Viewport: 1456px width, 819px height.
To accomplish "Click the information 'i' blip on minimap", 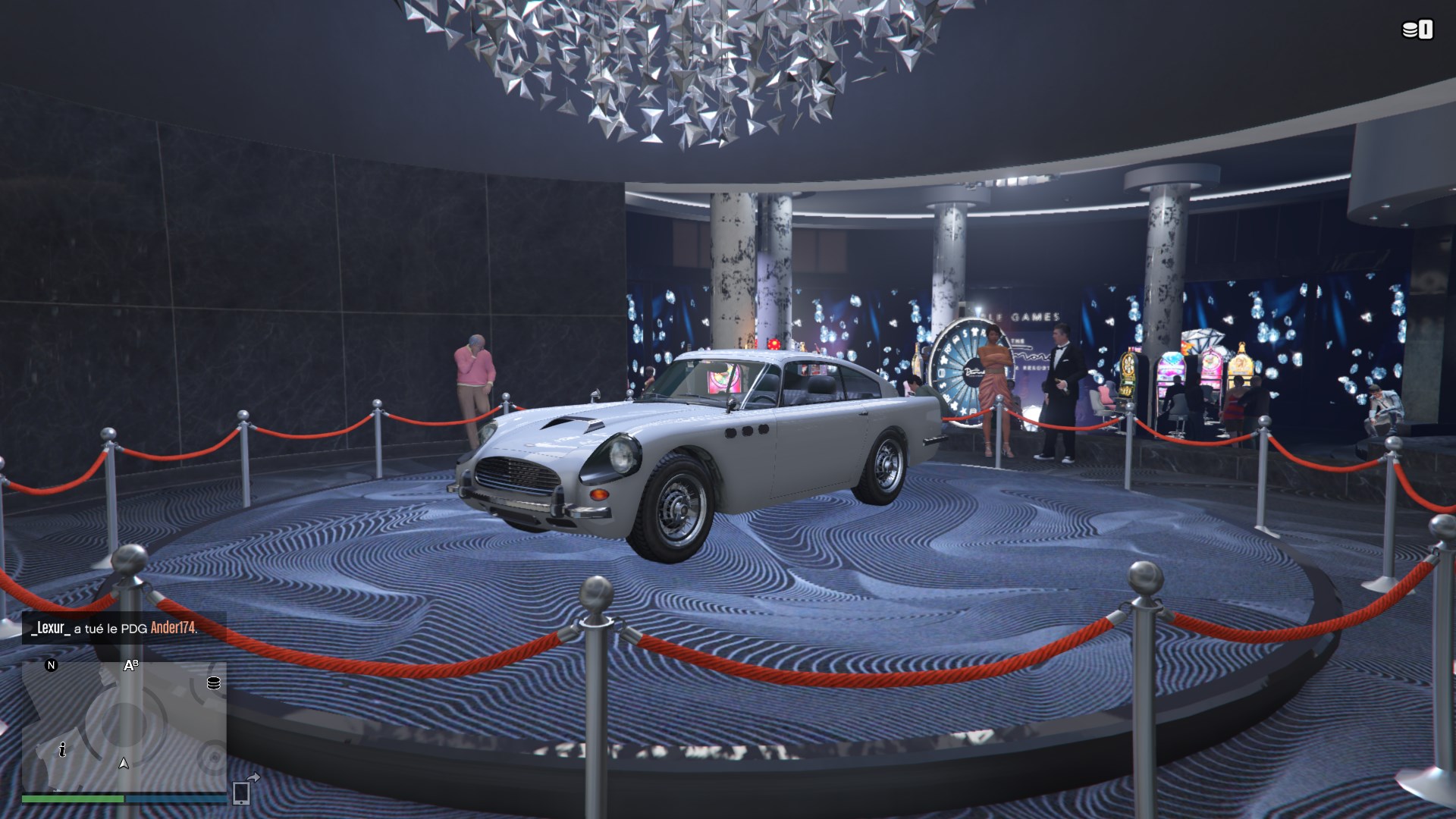I will tap(62, 750).
